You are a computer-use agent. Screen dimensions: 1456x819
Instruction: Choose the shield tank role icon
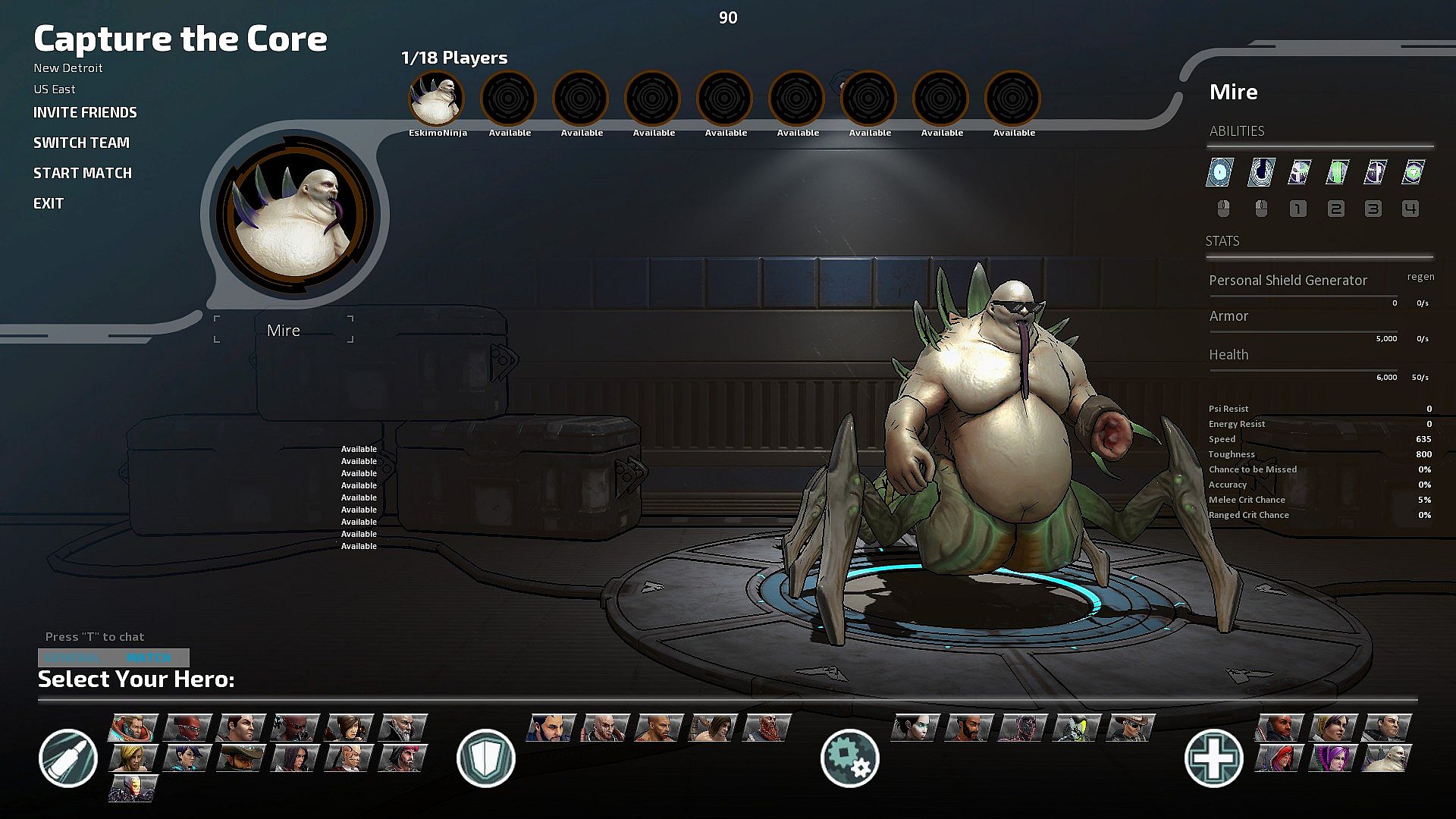coord(486,758)
